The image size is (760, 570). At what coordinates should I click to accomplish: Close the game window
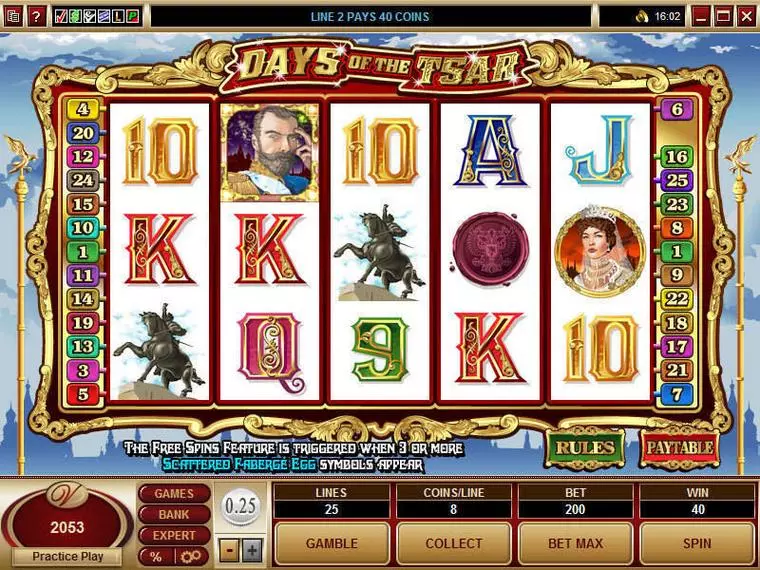click(747, 16)
